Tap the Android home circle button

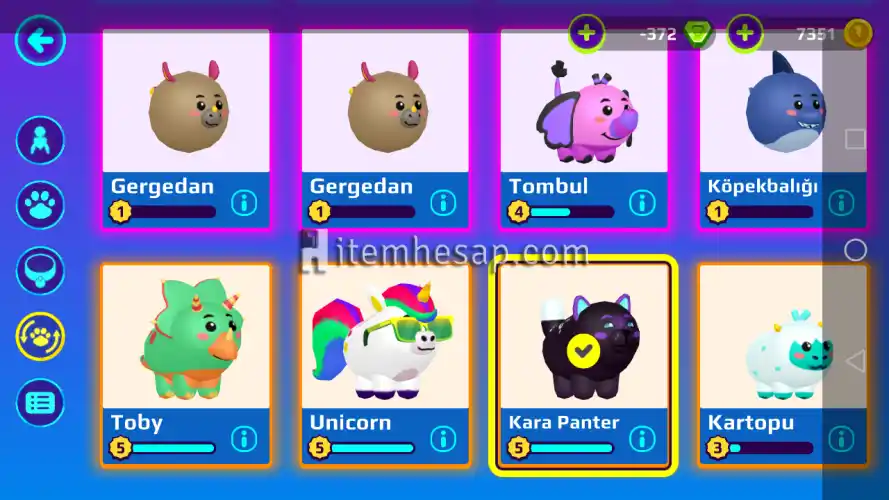(855, 250)
